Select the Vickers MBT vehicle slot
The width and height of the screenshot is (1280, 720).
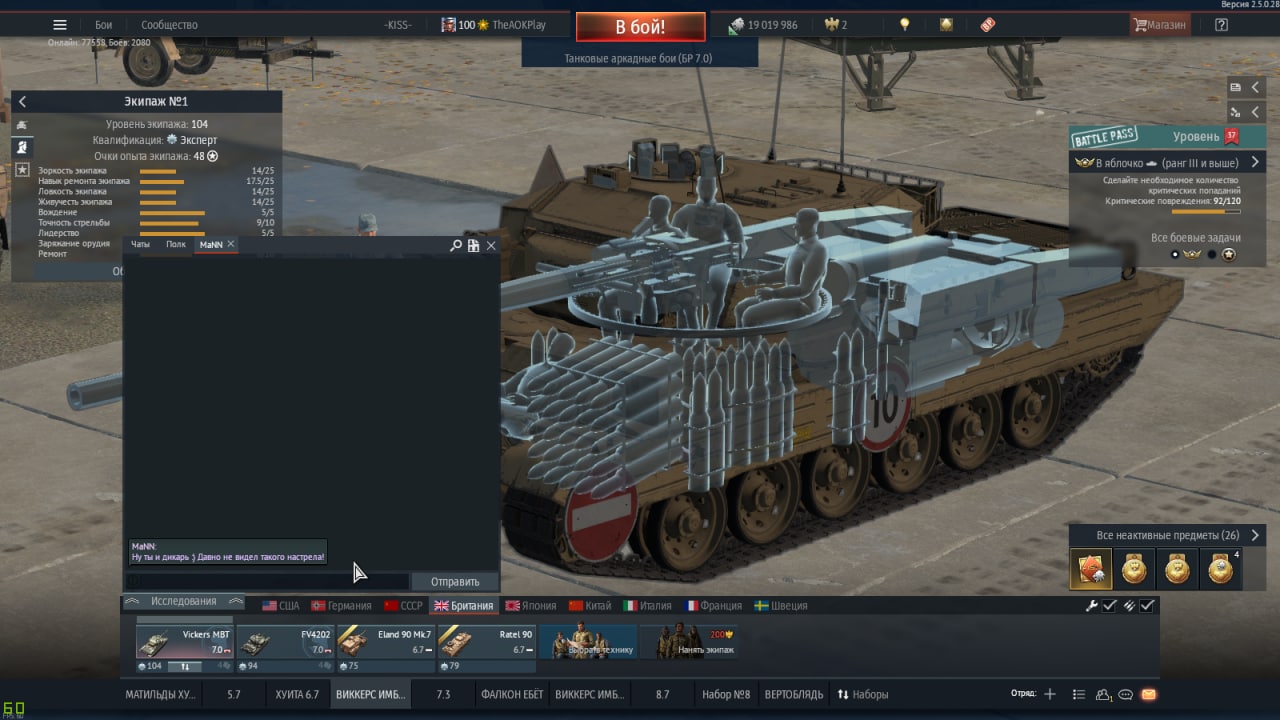(184, 648)
